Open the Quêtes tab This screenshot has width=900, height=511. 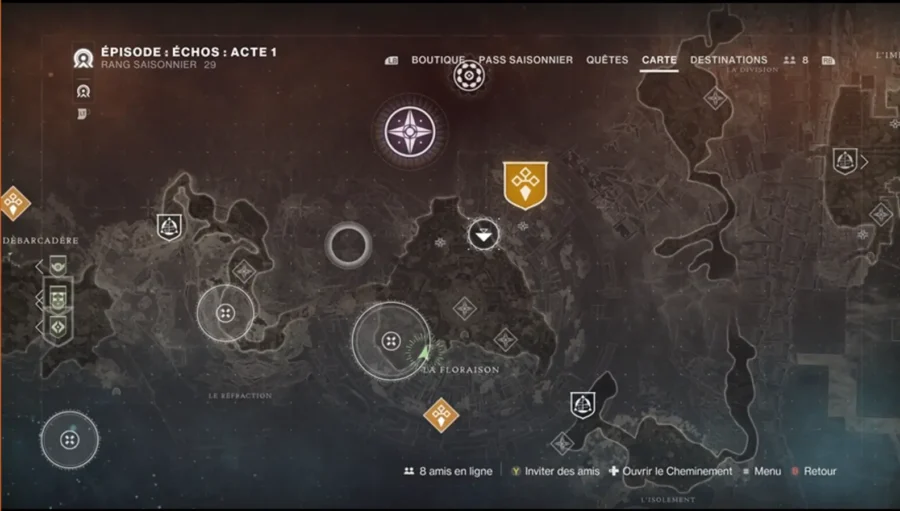tap(607, 60)
